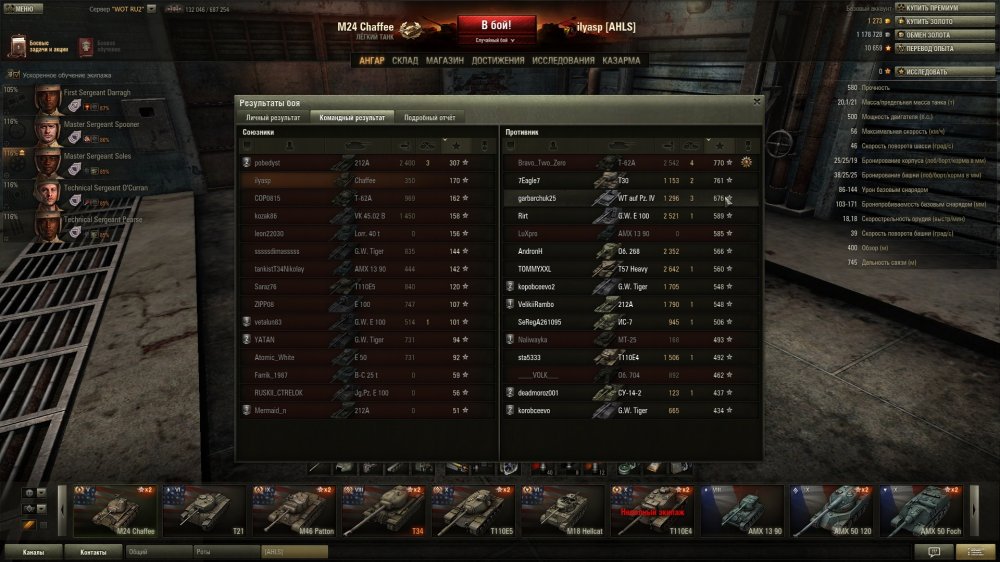
Task: Click the КУПИТЬ ЗОЛОТО button
Action: click(x=931, y=20)
